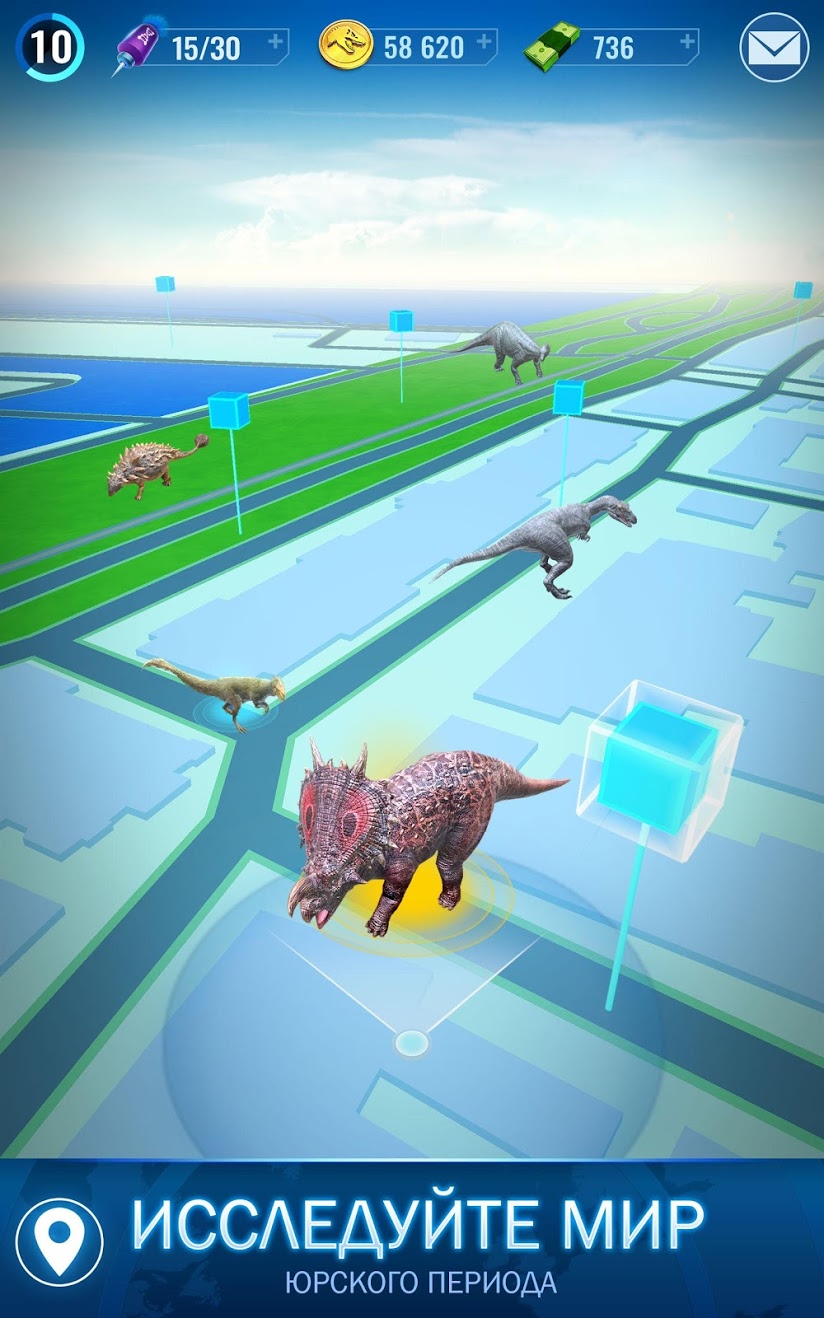This screenshot has height=1318, width=824.
Task: Open the profile from the level 10 badge
Action: (49, 47)
